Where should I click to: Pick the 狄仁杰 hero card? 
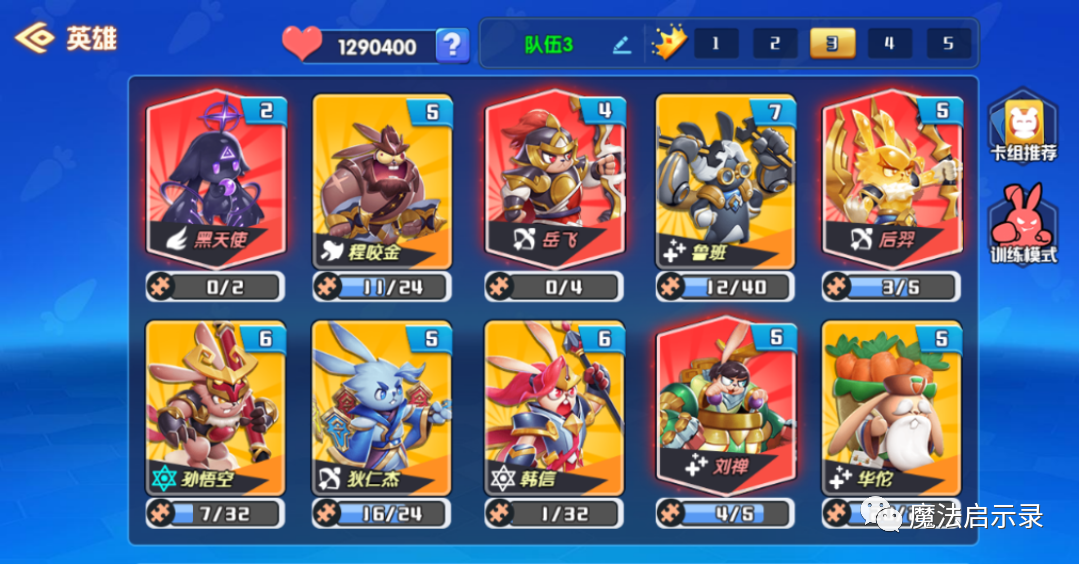(x=382, y=407)
